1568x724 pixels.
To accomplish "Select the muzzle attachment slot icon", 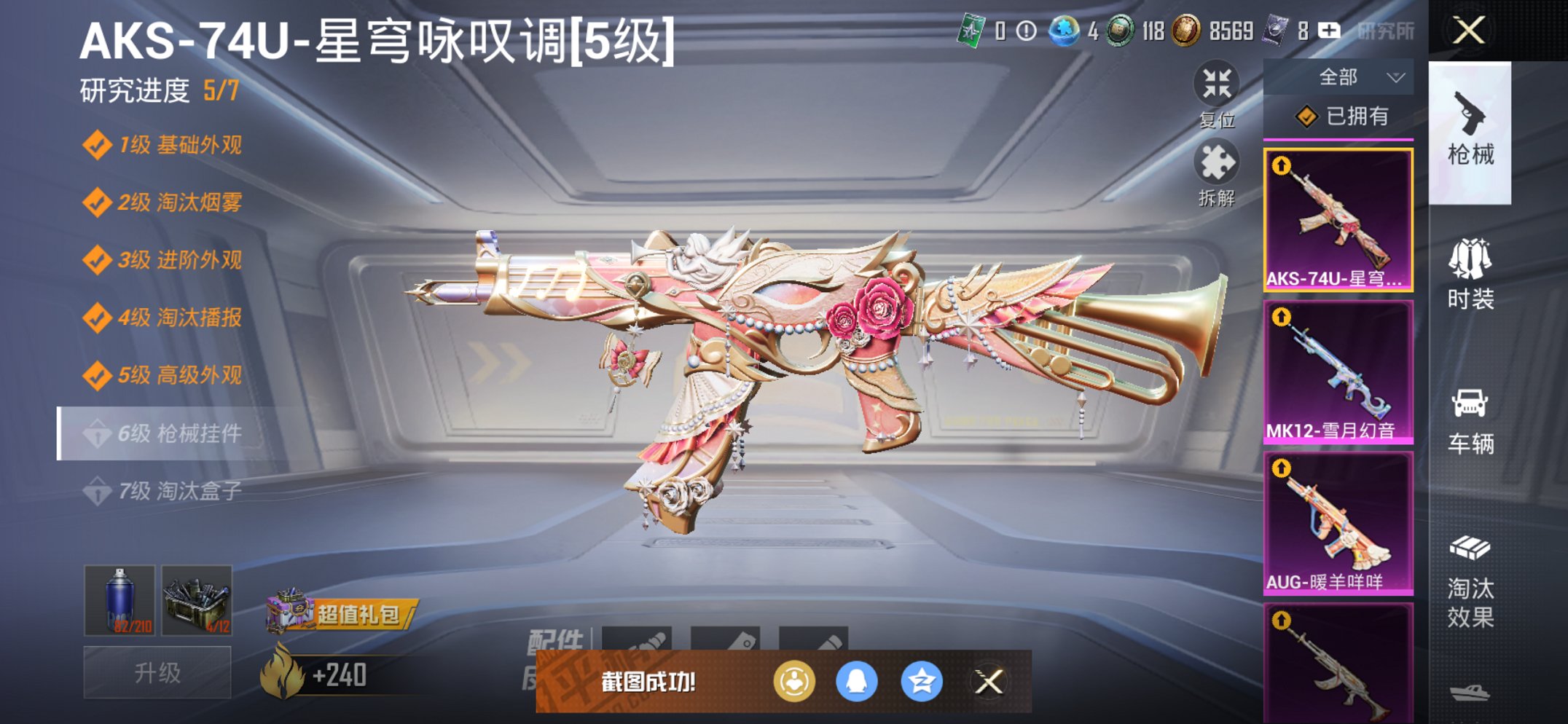I will click(x=638, y=640).
